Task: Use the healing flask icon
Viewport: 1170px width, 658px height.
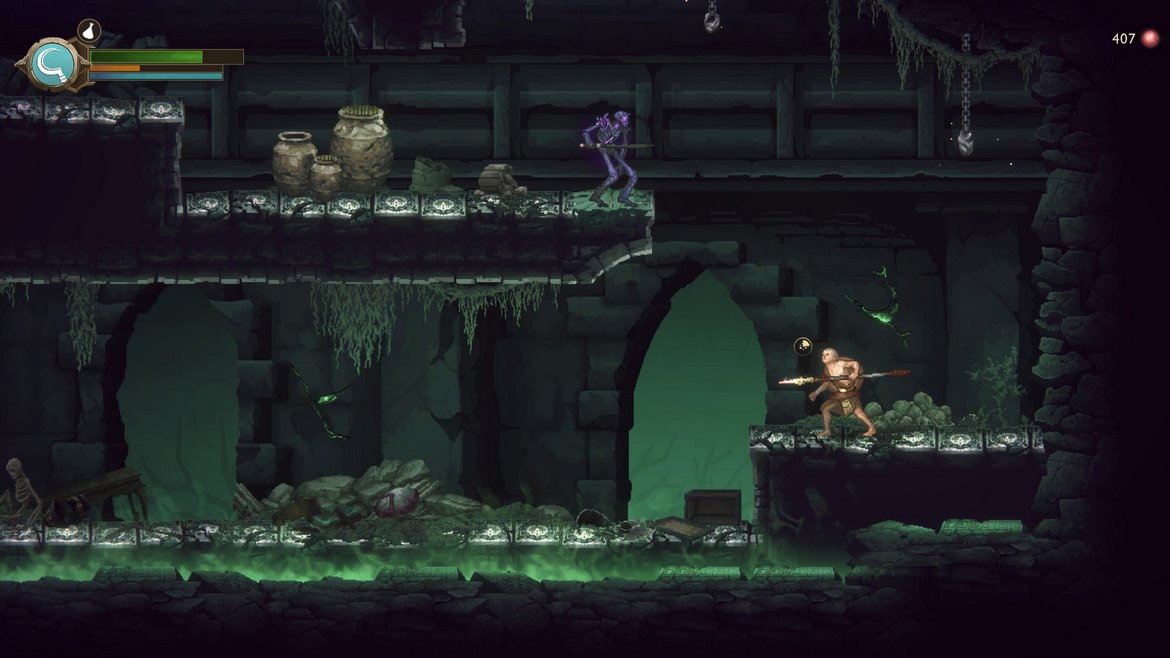Action: (x=88, y=31)
